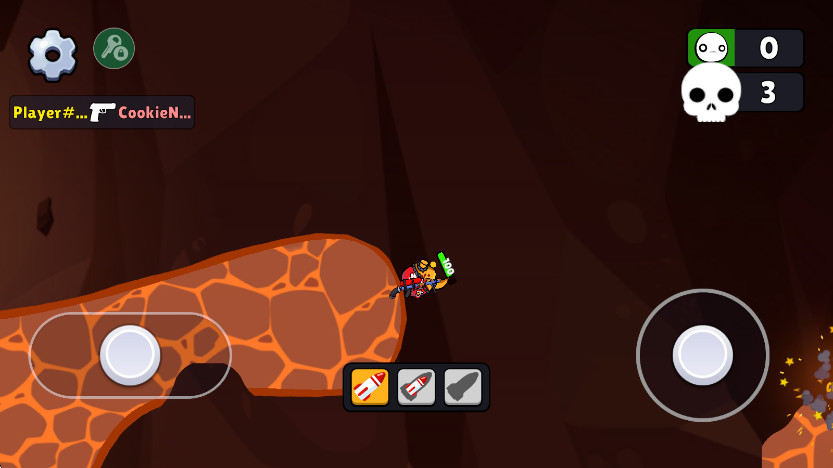Click the green key-and-lock icon
This screenshot has height=468, width=833.
coord(114,48)
